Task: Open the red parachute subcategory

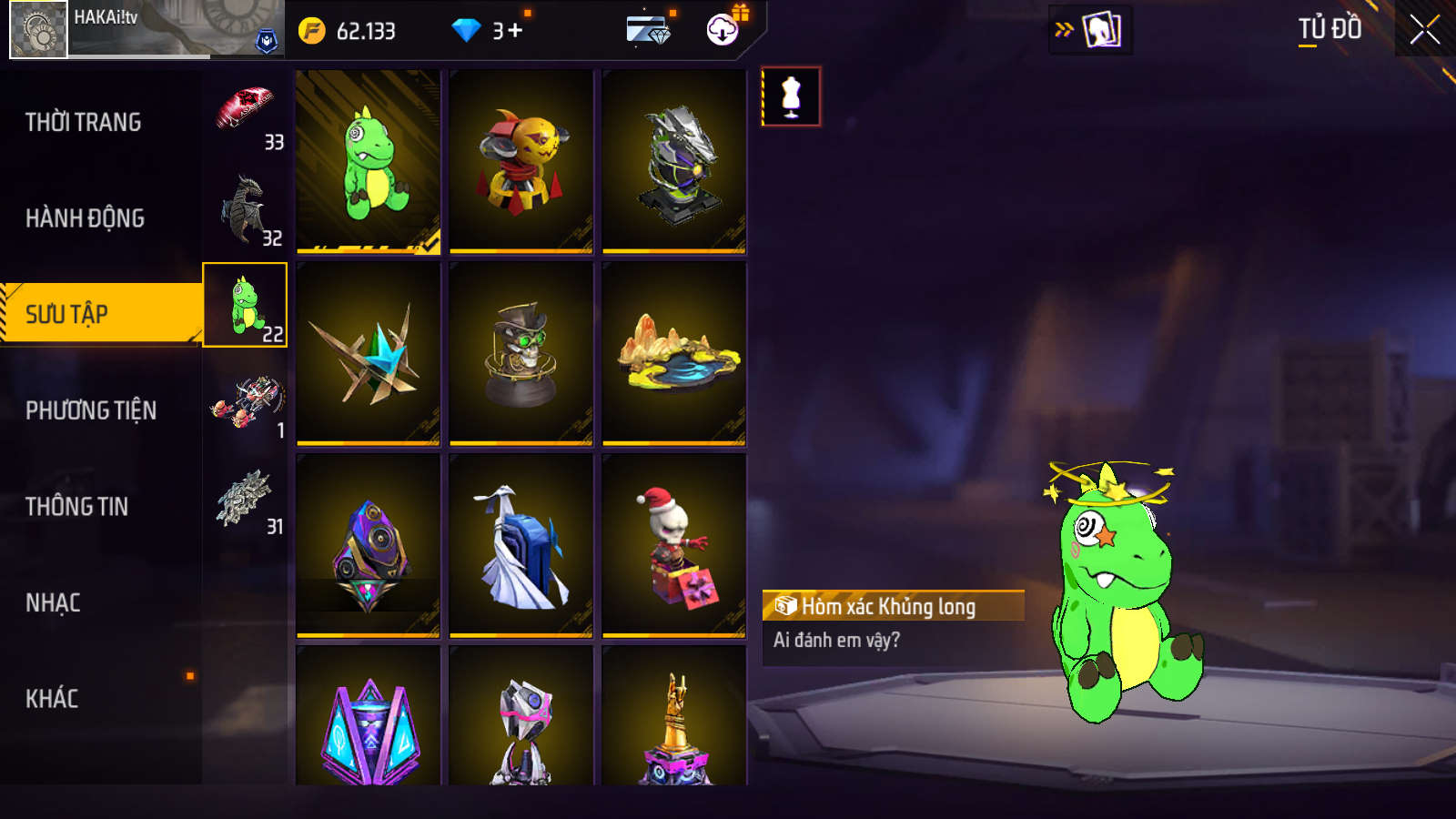Action: [246, 113]
